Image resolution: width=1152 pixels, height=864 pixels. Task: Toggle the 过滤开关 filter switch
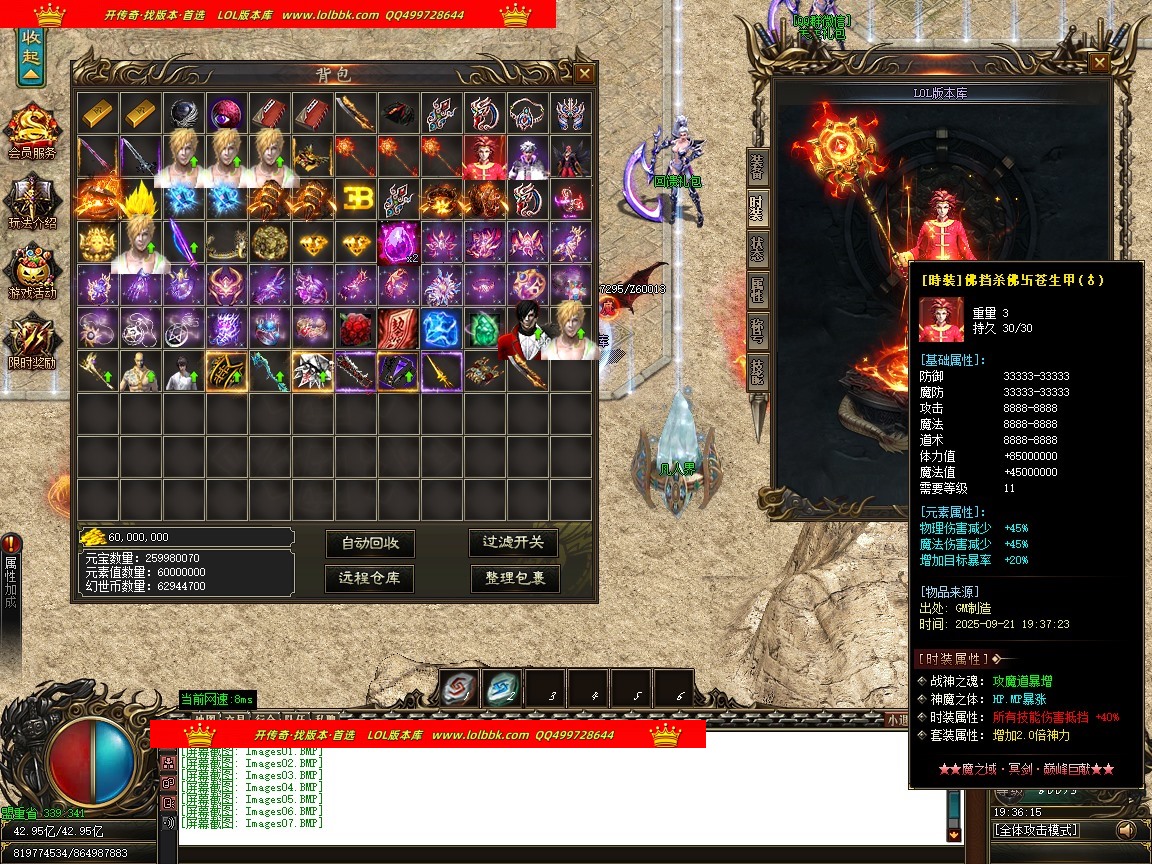click(514, 542)
